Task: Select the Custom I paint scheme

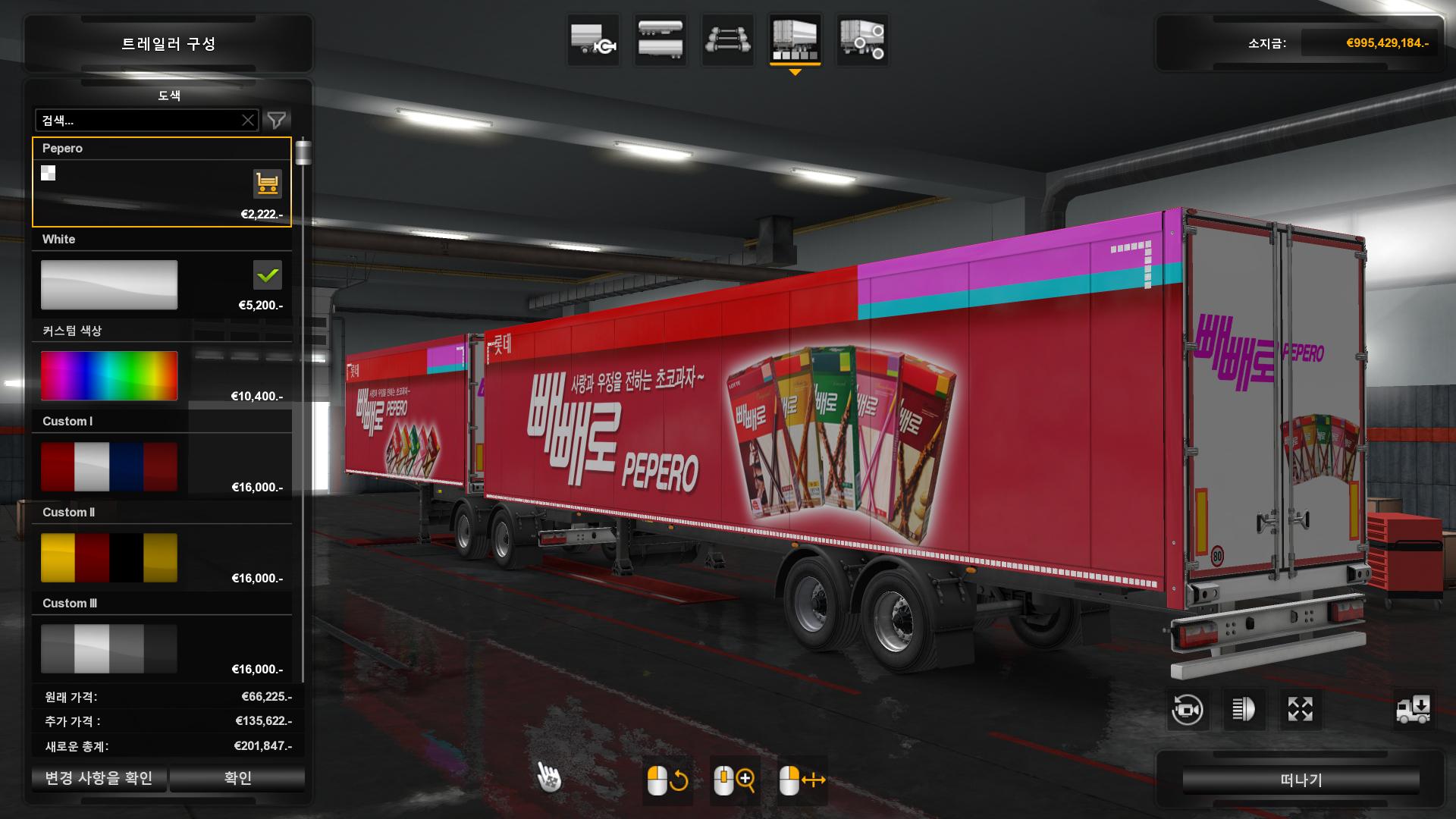Action: [x=109, y=467]
